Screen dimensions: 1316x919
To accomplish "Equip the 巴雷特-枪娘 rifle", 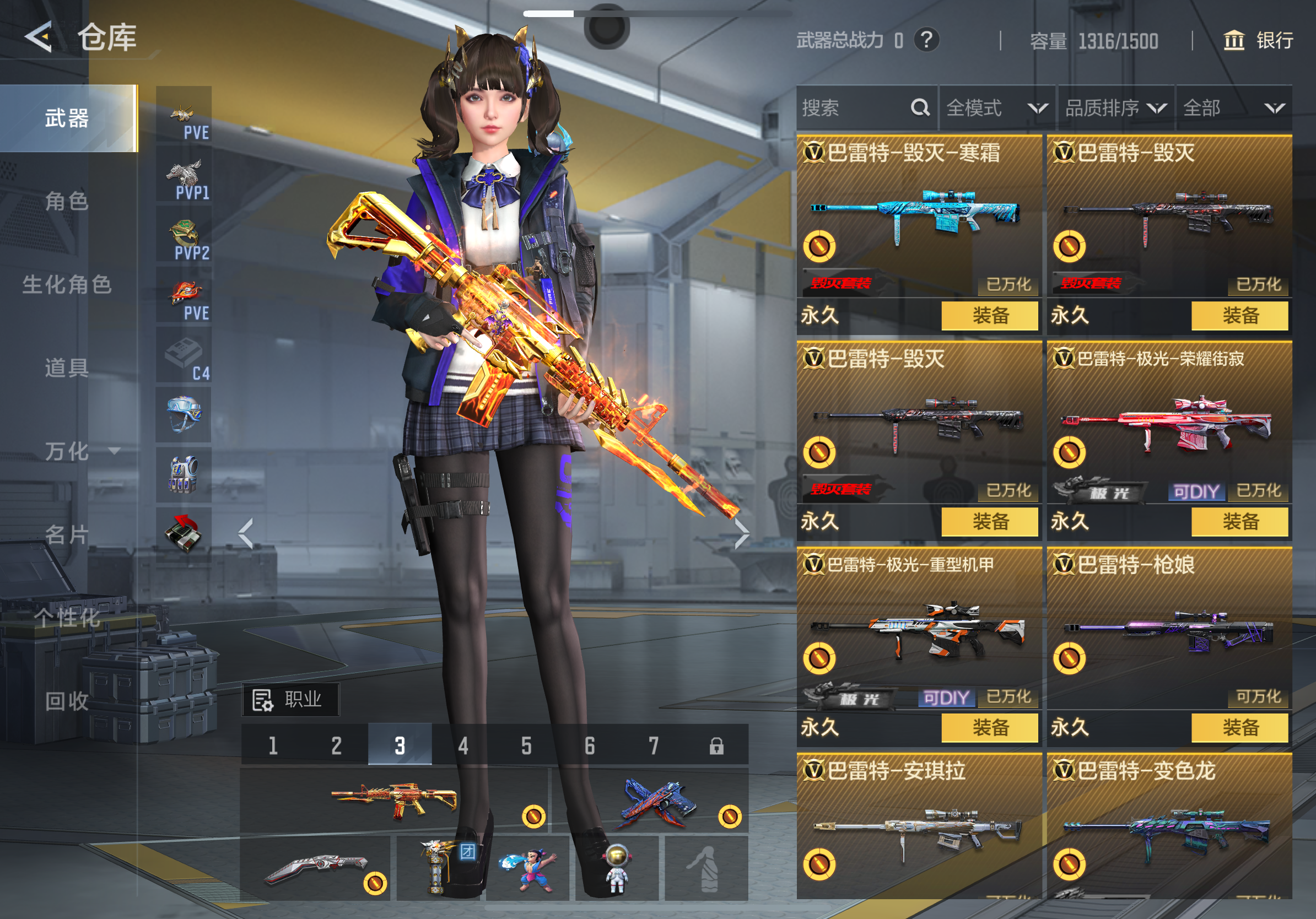I will pyautogui.click(x=1239, y=728).
